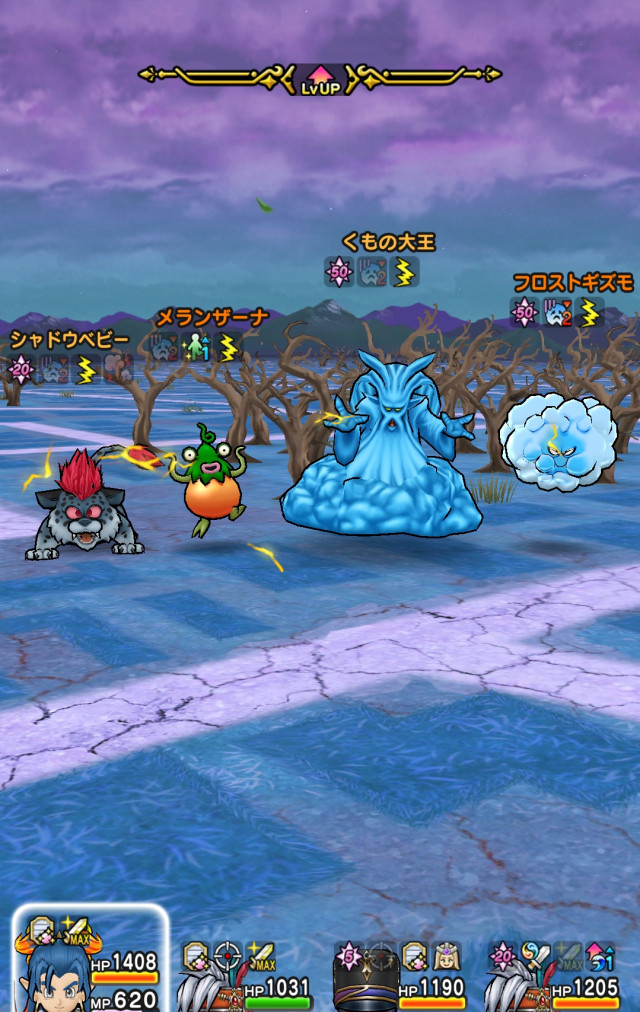The image size is (640, 1012).
Task: Choose the party member with 1205 HP
Action: [x=554, y=975]
